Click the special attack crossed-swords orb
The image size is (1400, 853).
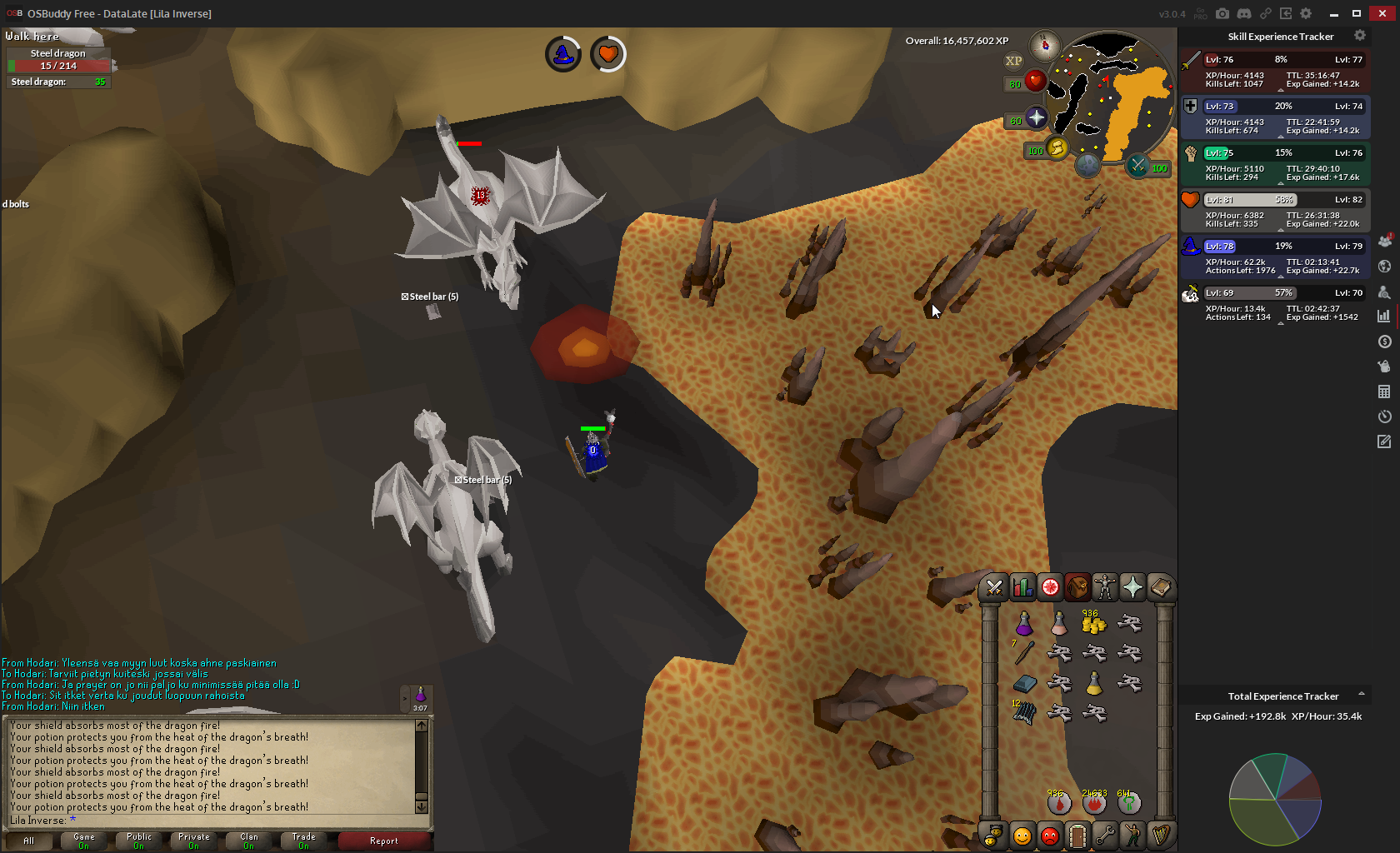pyautogui.click(x=1137, y=166)
